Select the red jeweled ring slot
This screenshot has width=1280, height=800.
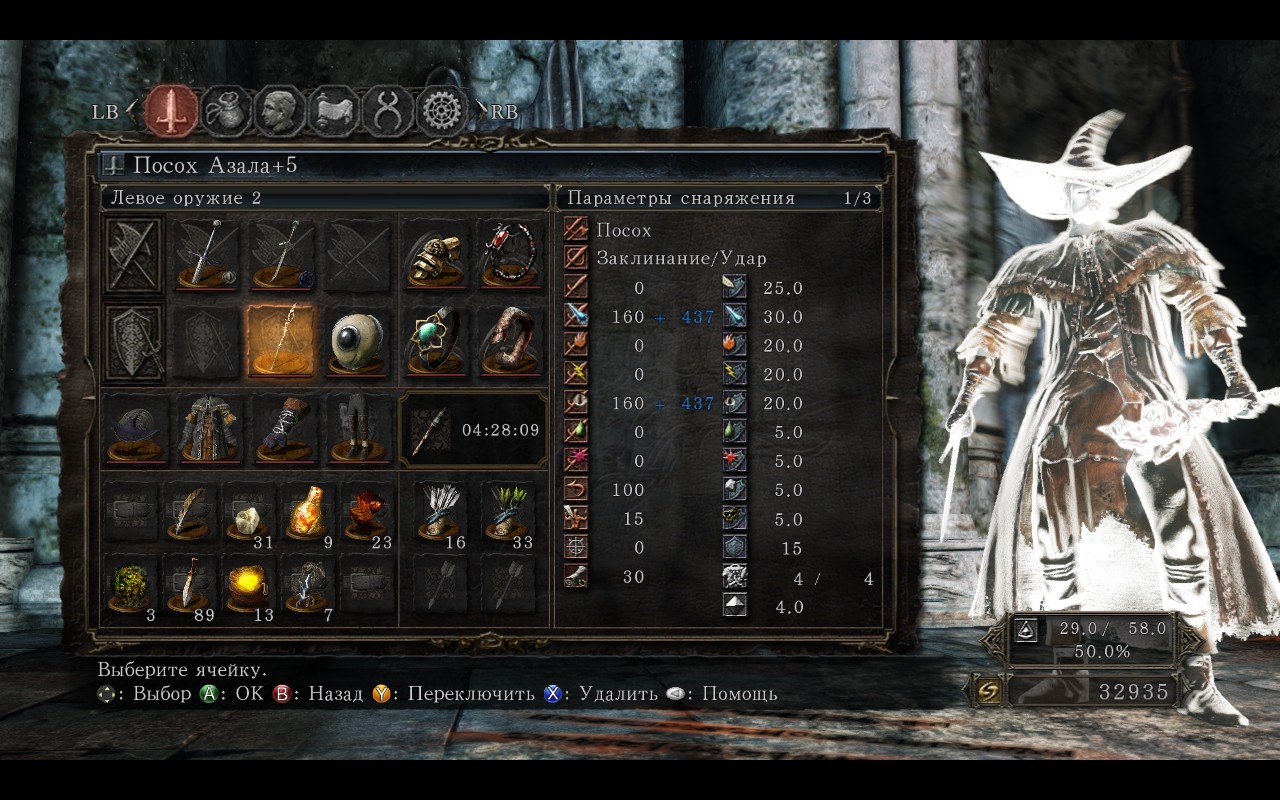pos(512,255)
